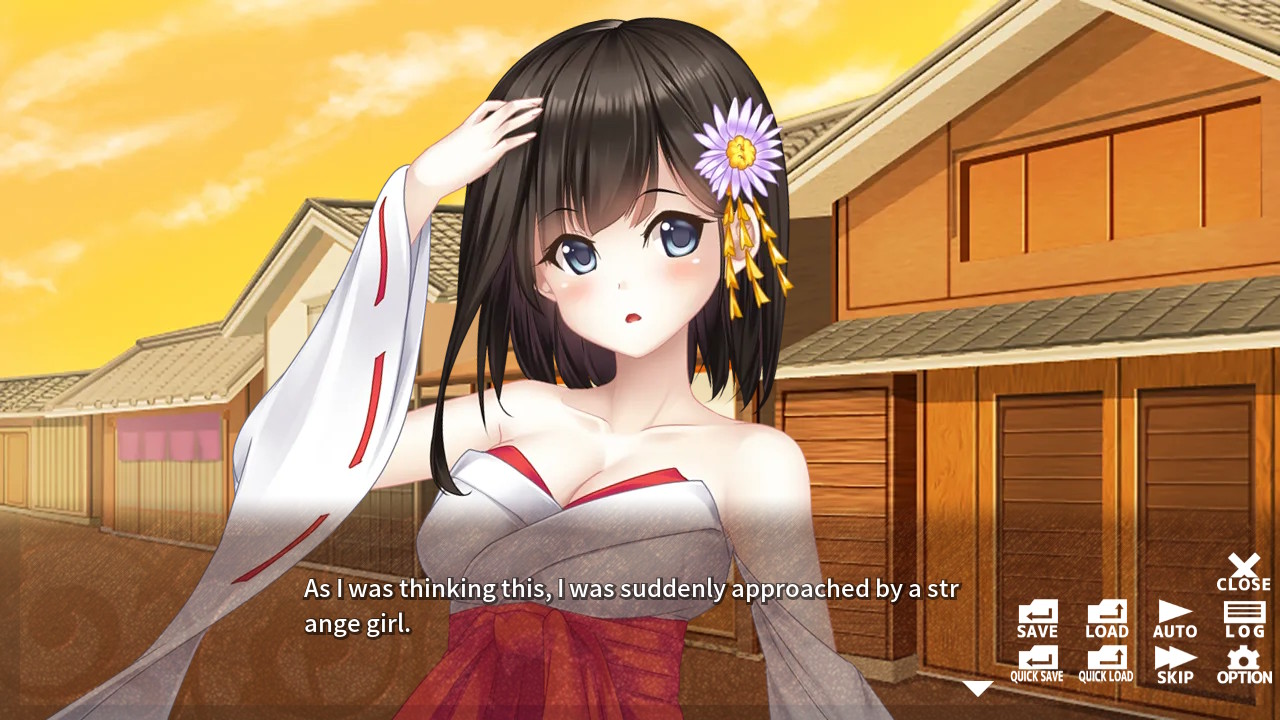Click the down triangle to advance dialogue
The height and width of the screenshot is (720, 1280).
pyautogui.click(x=977, y=687)
